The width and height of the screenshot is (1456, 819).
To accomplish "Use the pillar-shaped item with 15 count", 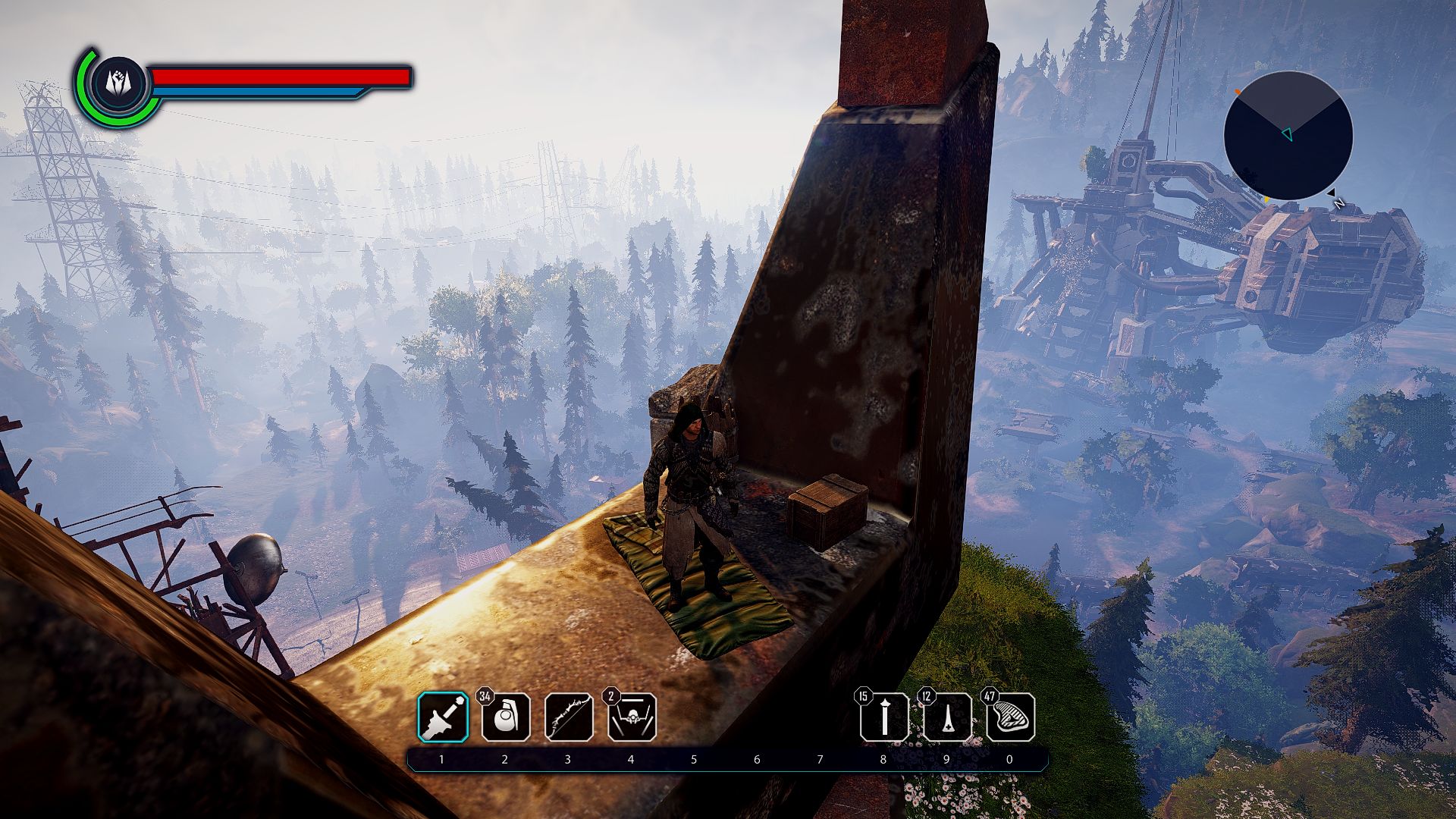I will [x=884, y=717].
